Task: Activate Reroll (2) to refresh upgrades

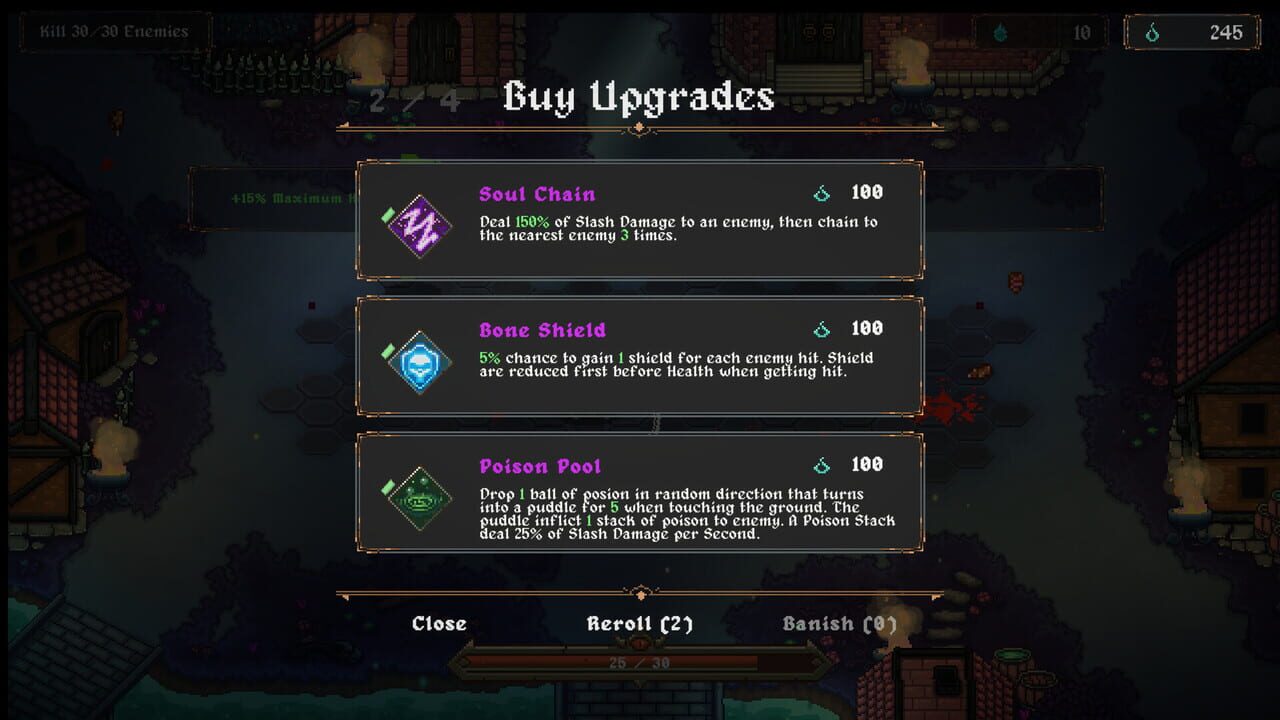Action: coord(640,623)
